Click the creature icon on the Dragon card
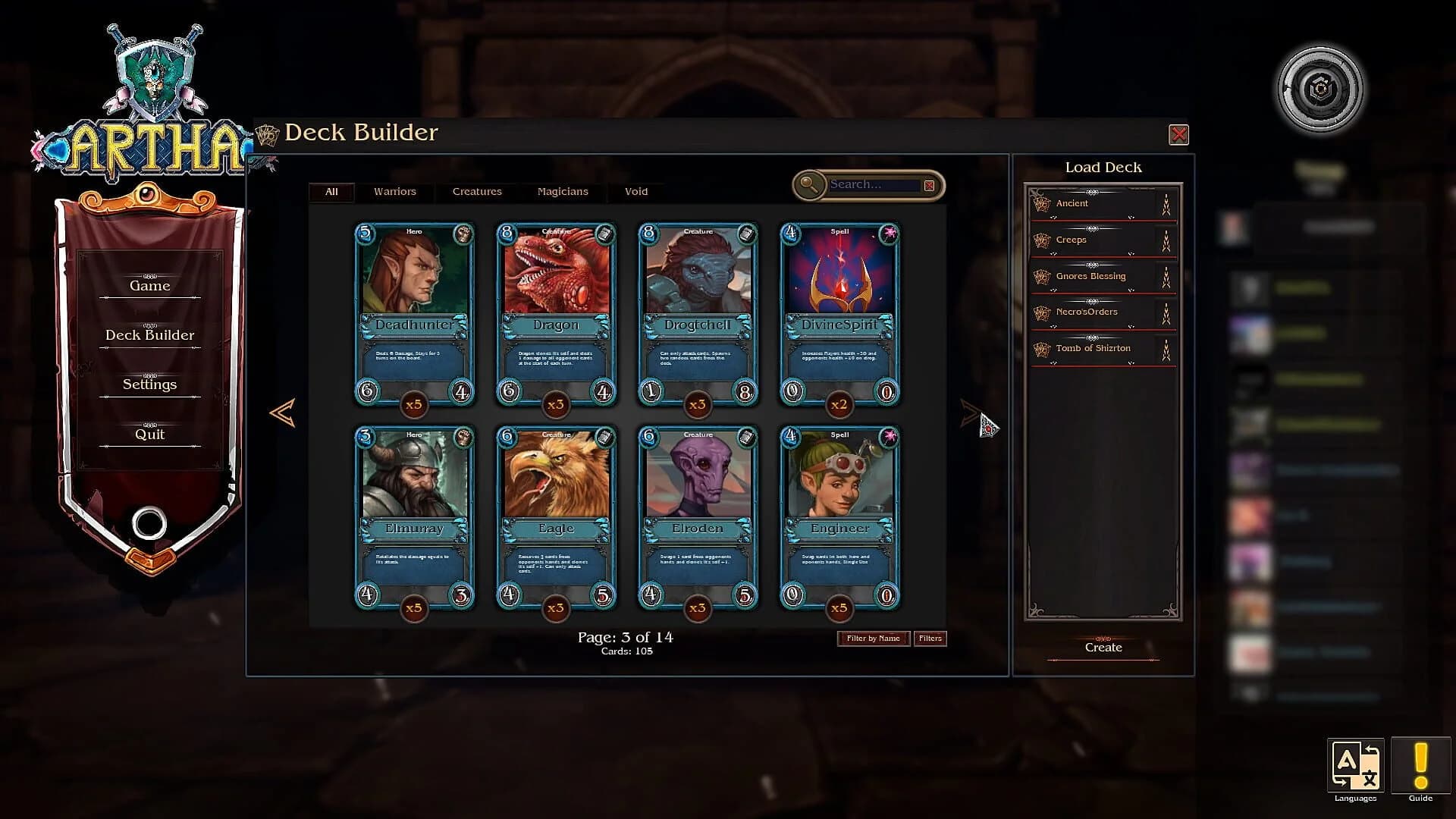The height and width of the screenshot is (819, 1456). tap(604, 235)
